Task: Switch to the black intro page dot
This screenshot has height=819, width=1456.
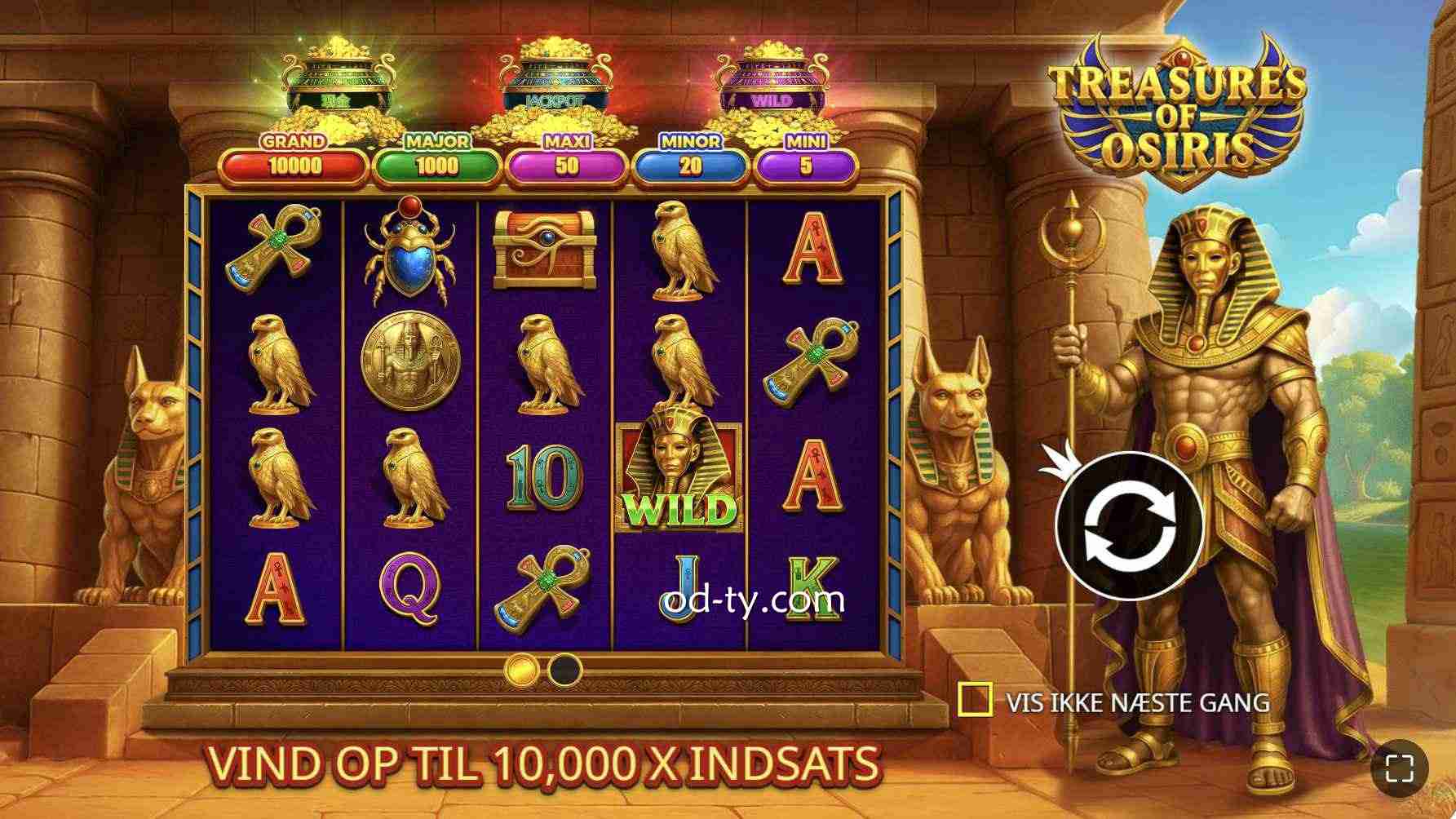Action: coord(564,670)
